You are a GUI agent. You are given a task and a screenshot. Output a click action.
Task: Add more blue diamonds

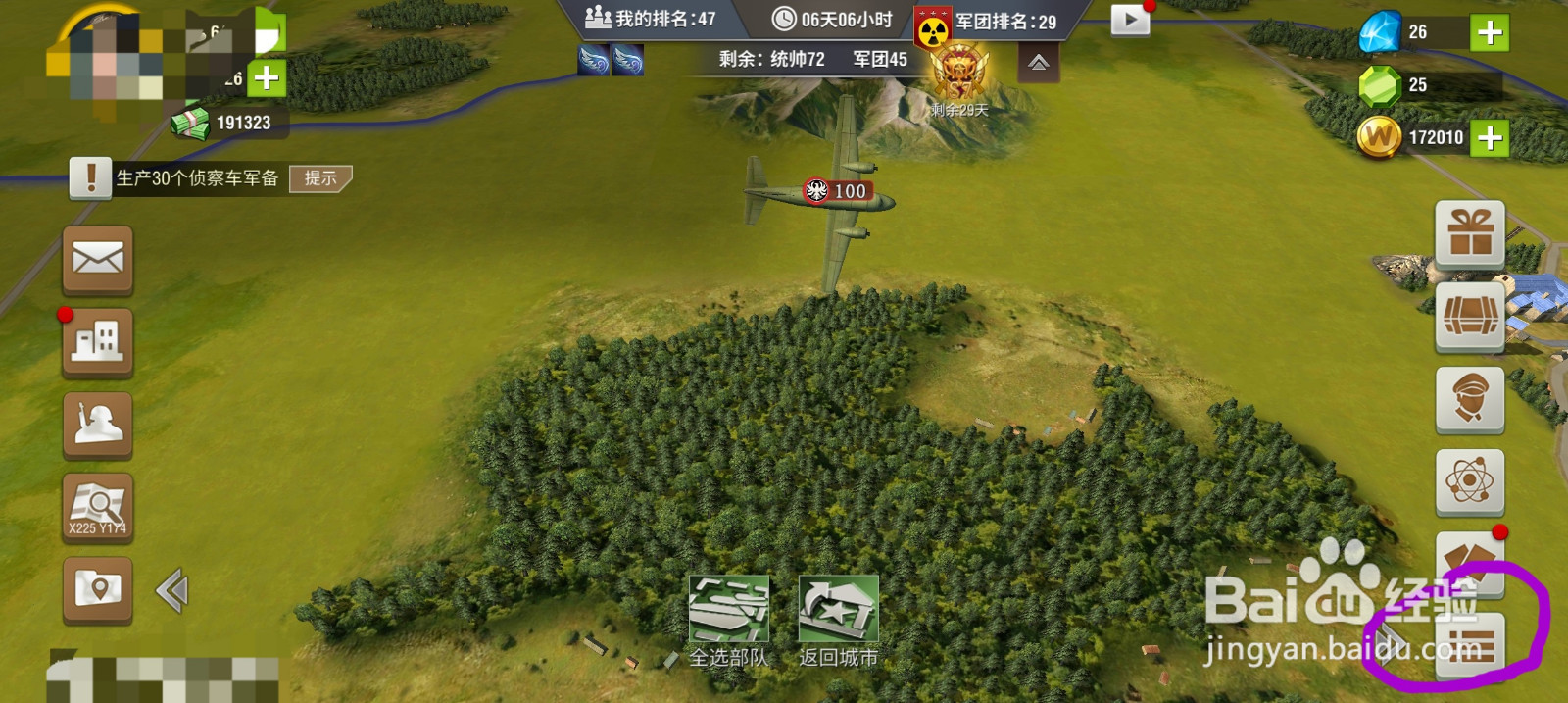tap(1490, 32)
